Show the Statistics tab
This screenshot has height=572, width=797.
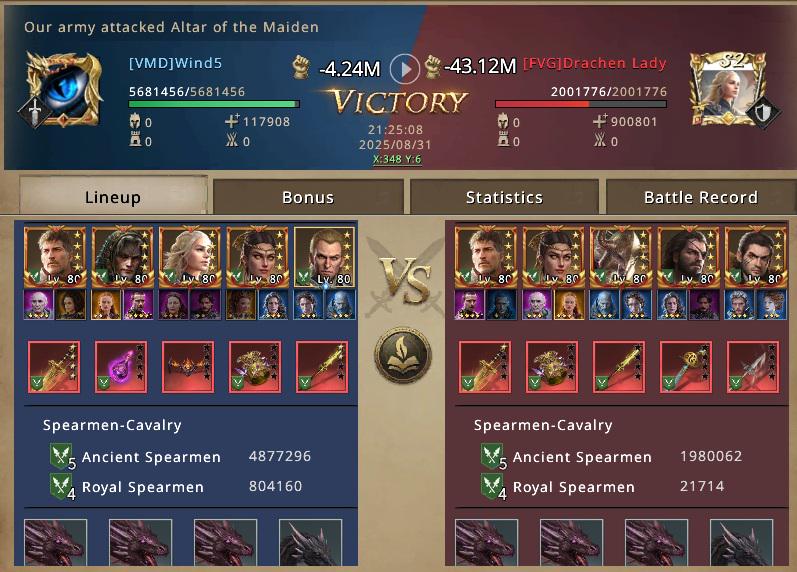coord(504,197)
